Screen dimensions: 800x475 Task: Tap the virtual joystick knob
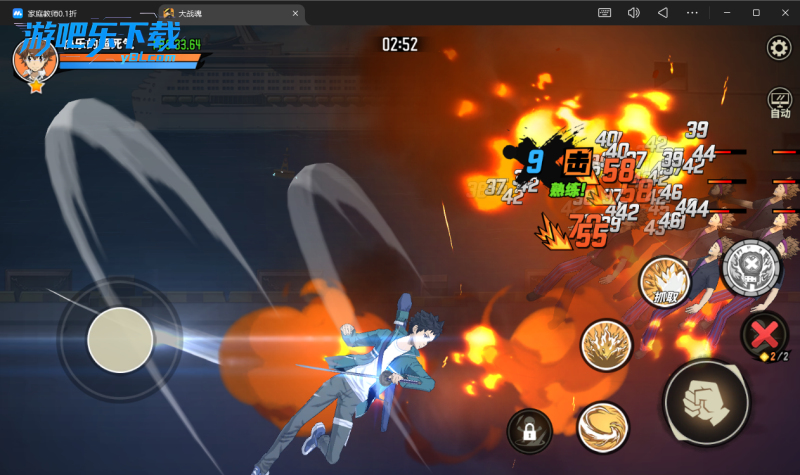[x=120, y=340]
